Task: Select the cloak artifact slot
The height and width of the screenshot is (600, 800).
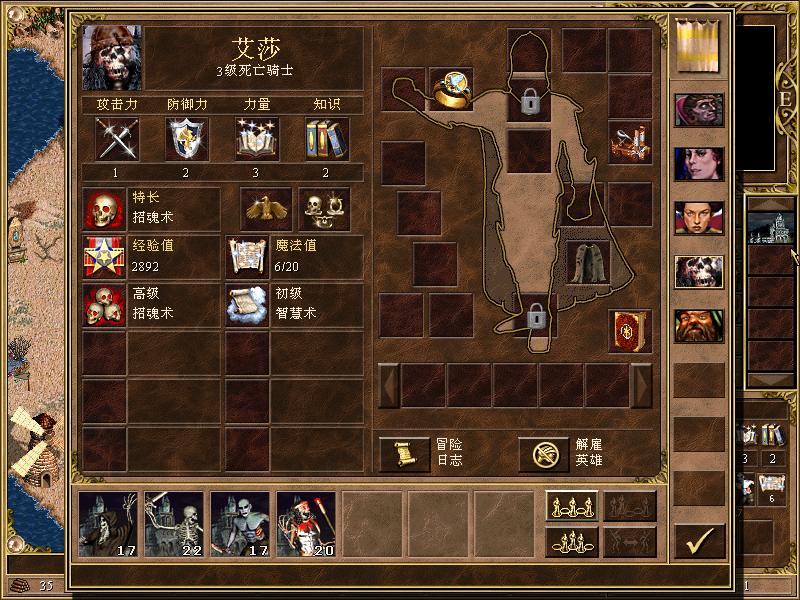Action: pyautogui.click(x=587, y=262)
